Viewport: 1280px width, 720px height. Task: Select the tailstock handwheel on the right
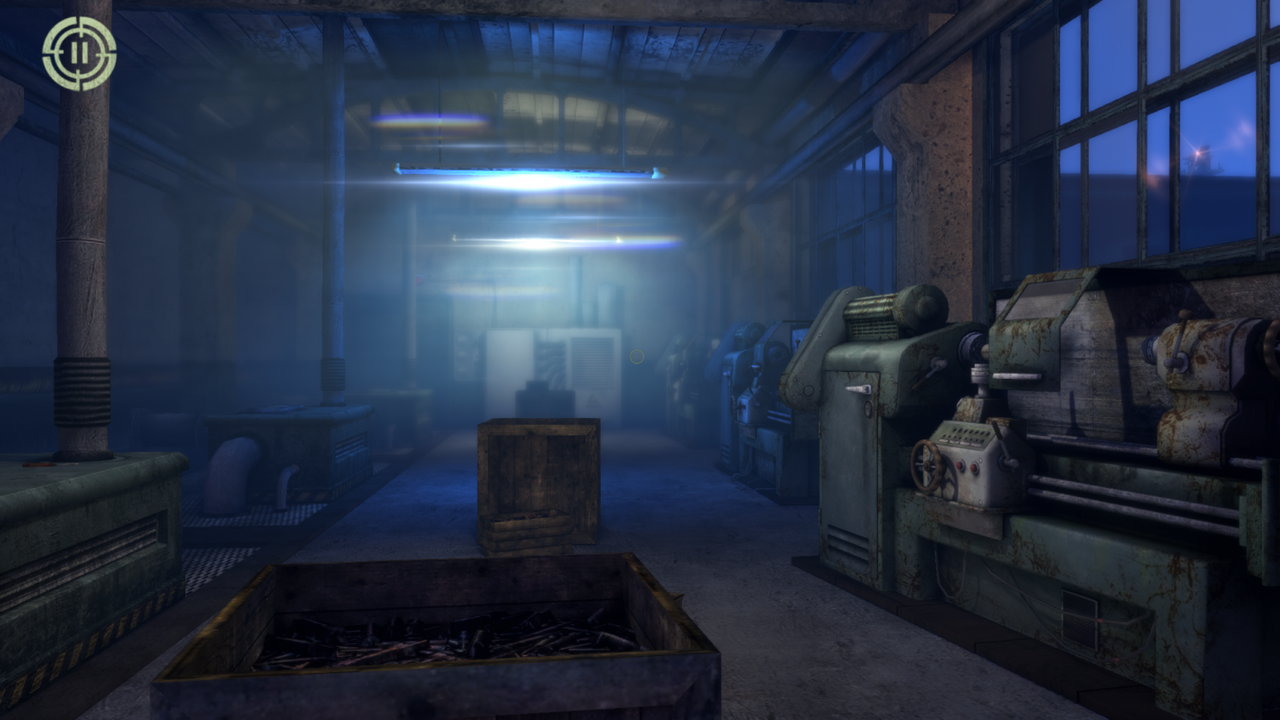click(x=1271, y=345)
